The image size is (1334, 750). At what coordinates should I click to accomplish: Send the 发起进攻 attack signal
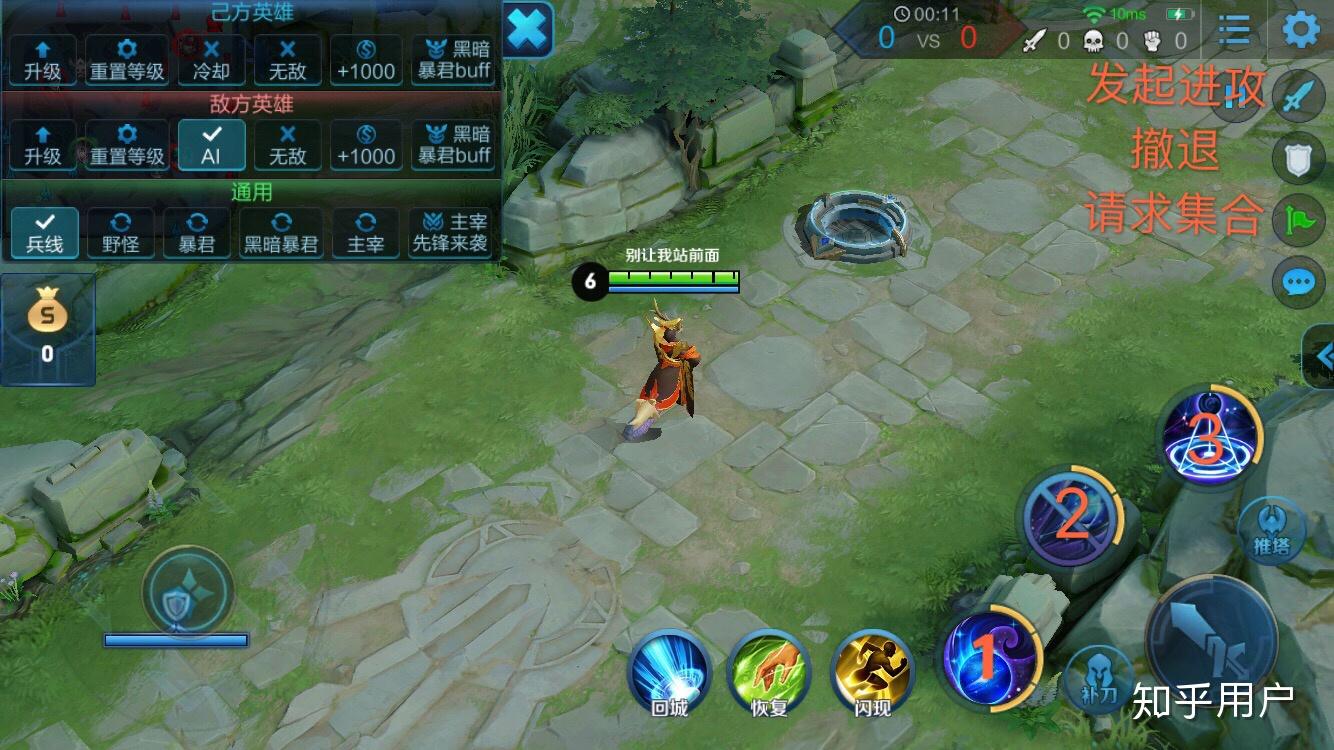point(1299,97)
